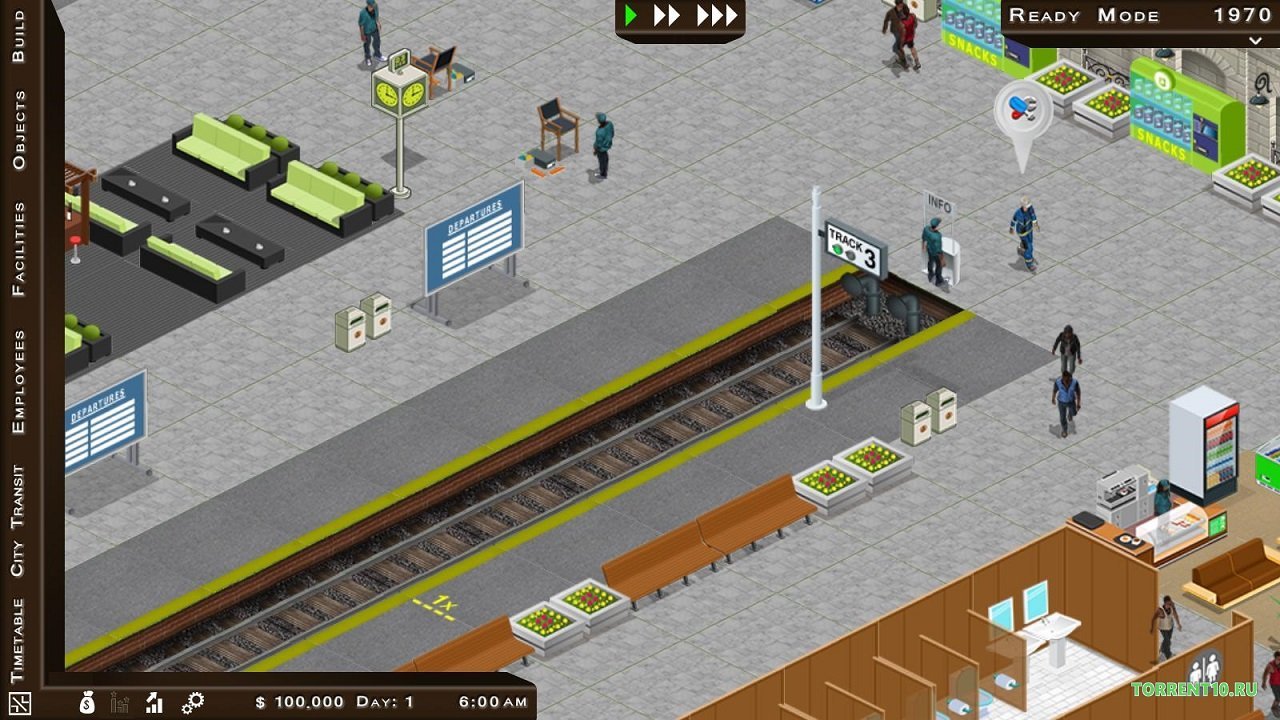This screenshot has height=720, width=1280.
Task: Open the gears settings icon
Action: [192, 702]
